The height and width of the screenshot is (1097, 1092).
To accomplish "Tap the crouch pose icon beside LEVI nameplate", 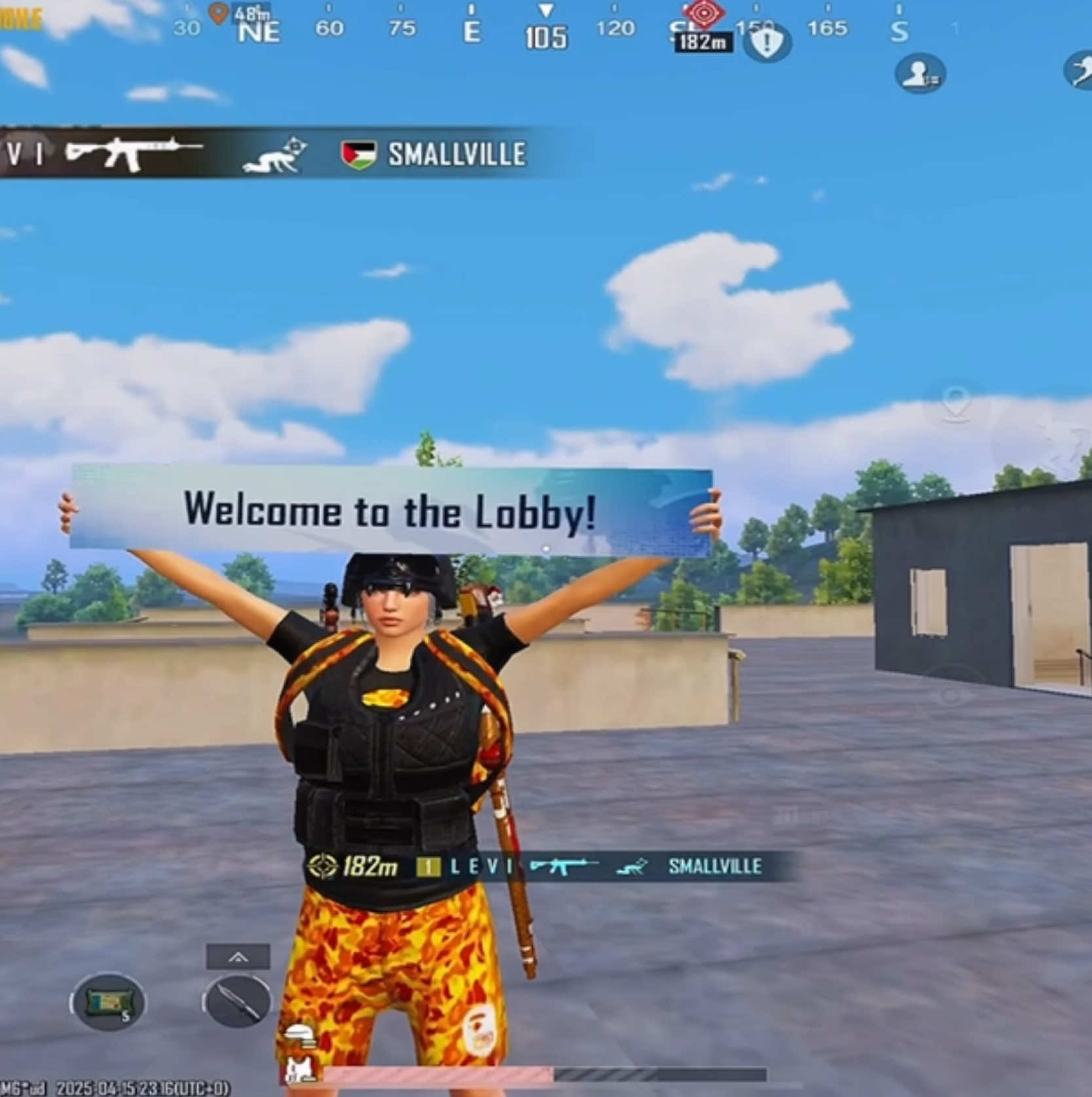I will (x=630, y=867).
